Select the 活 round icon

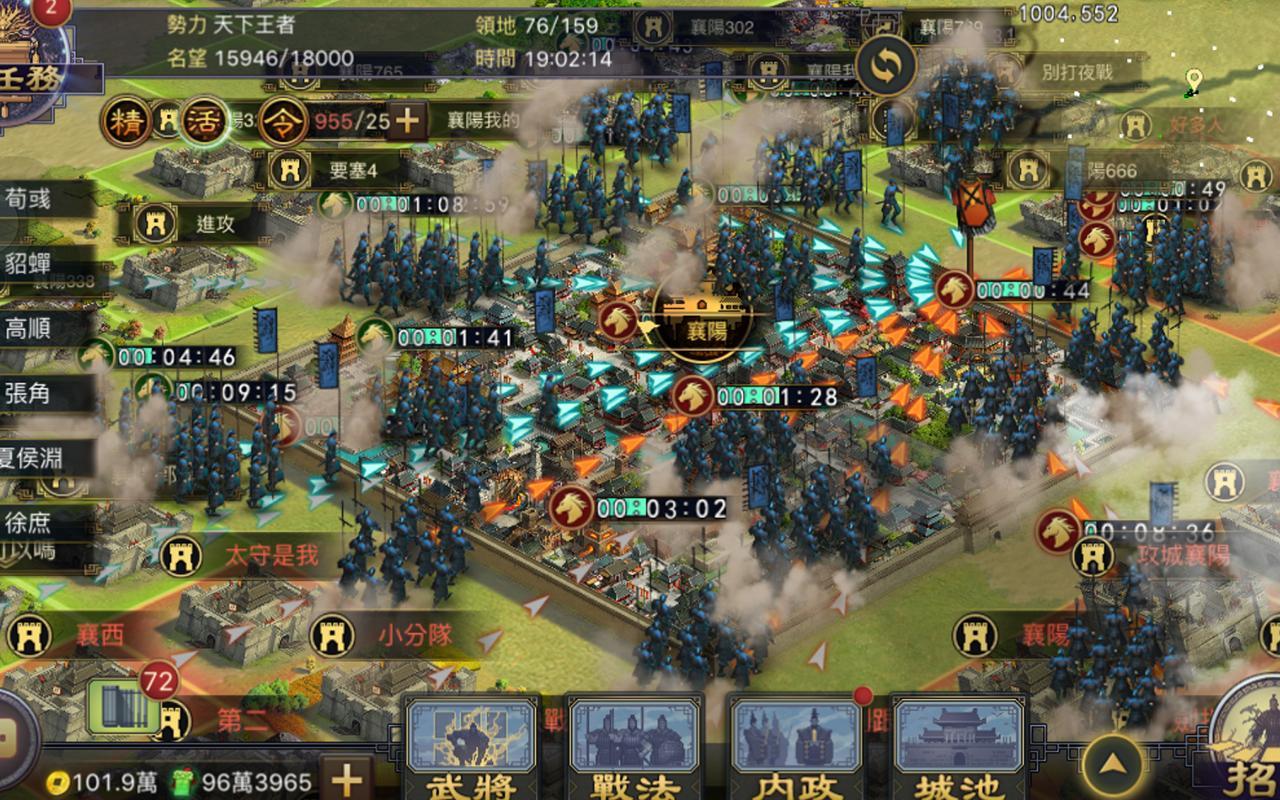(204, 122)
